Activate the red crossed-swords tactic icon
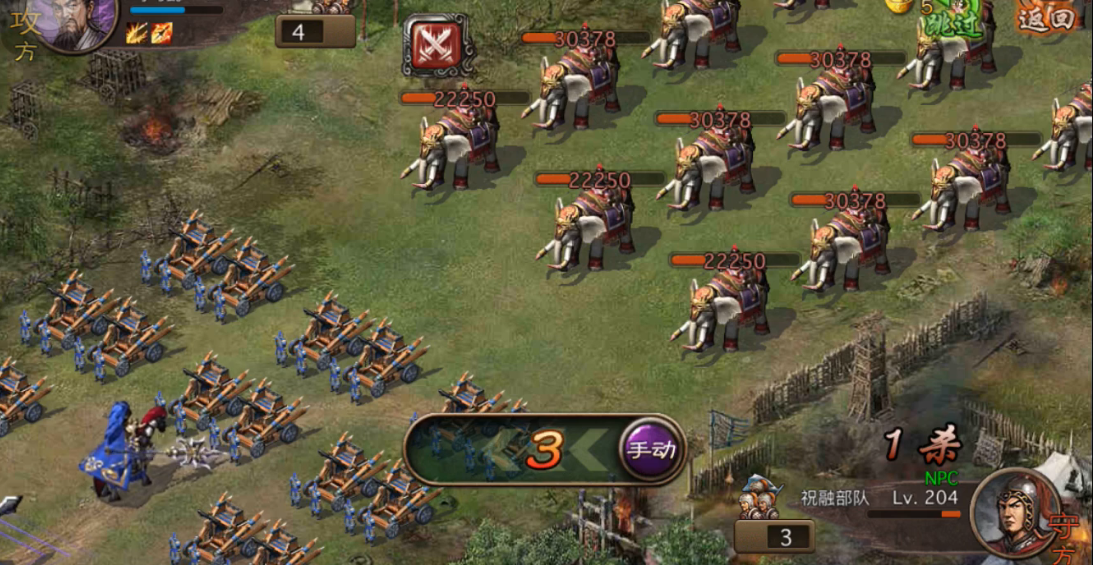This screenshot has height=565, width=1093. 438,46
